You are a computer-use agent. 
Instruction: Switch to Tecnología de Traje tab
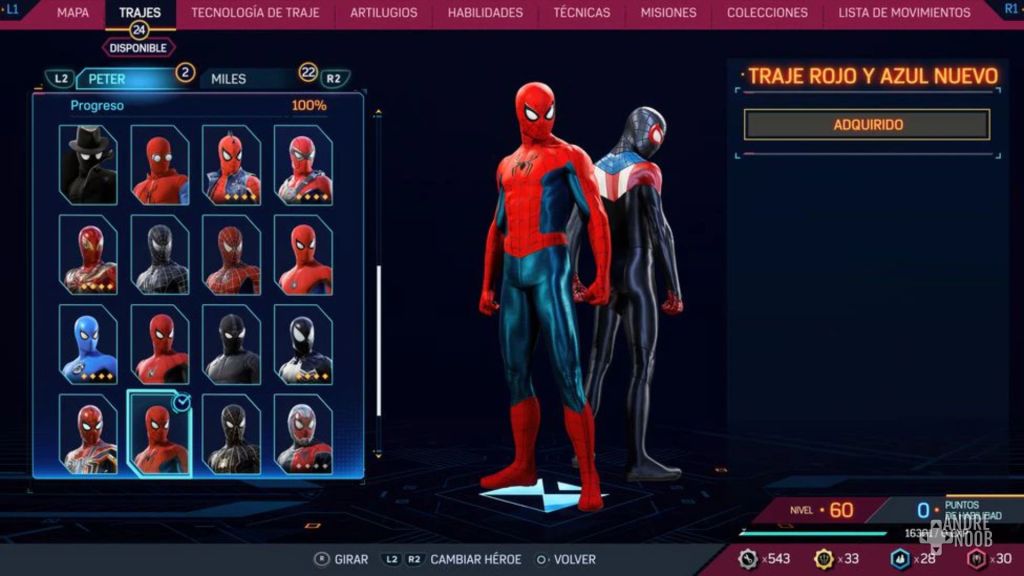pyautogui.click(x=255, y=13)
